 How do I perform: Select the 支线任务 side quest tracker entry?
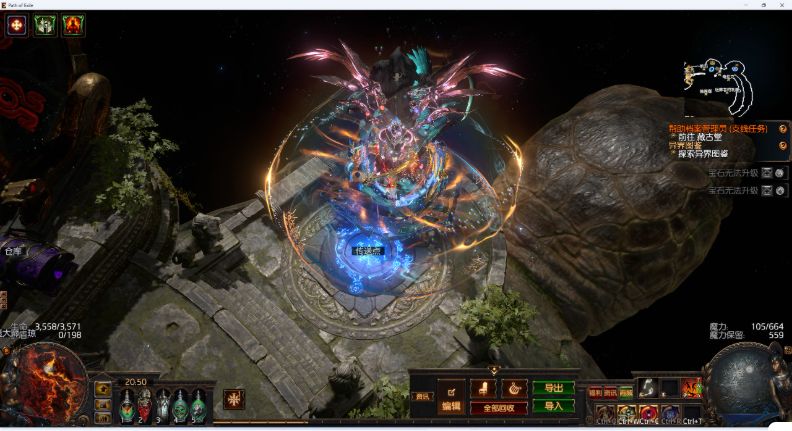719,128
